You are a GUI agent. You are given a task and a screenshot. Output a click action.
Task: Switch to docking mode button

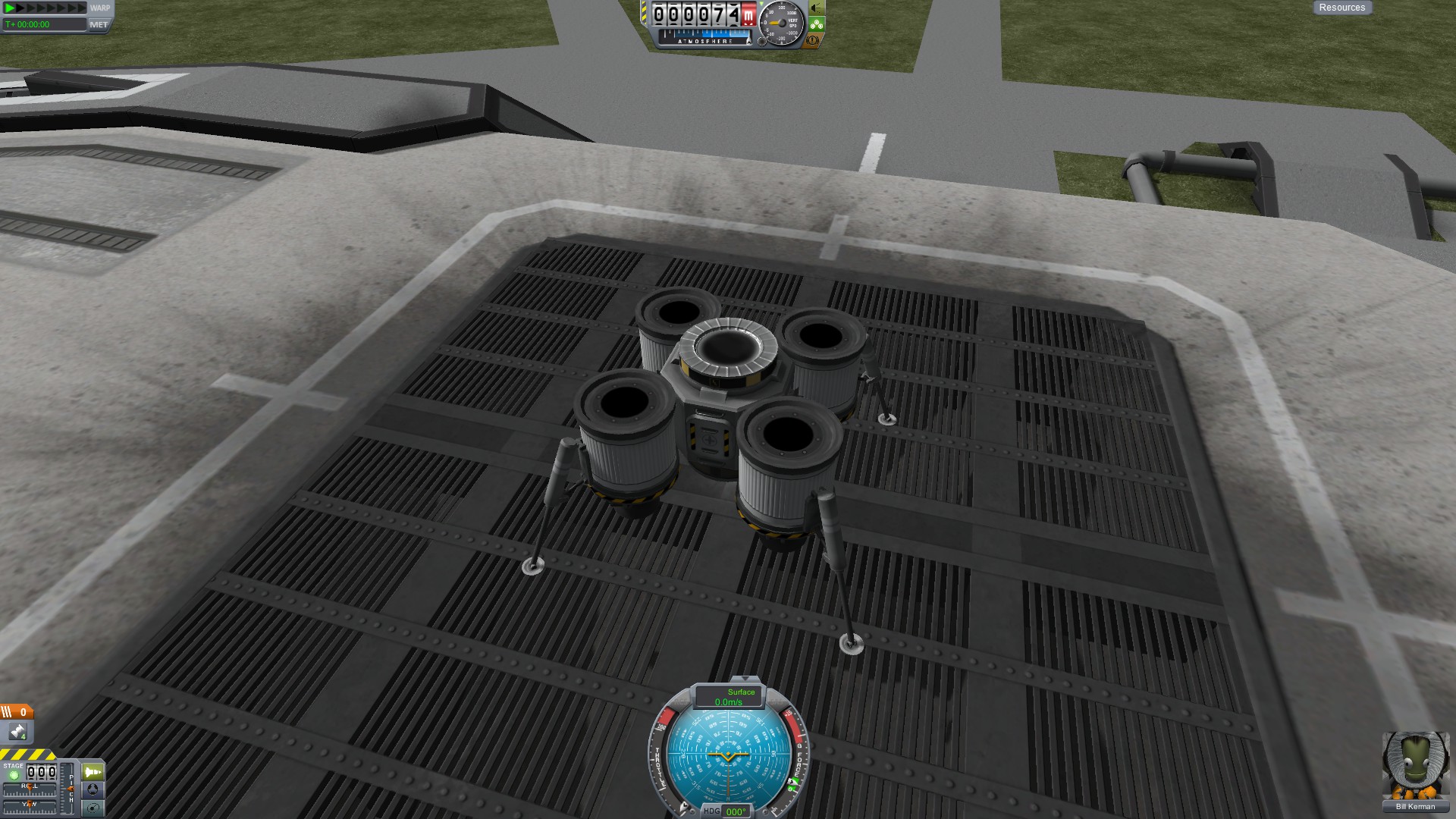(93, 790)
